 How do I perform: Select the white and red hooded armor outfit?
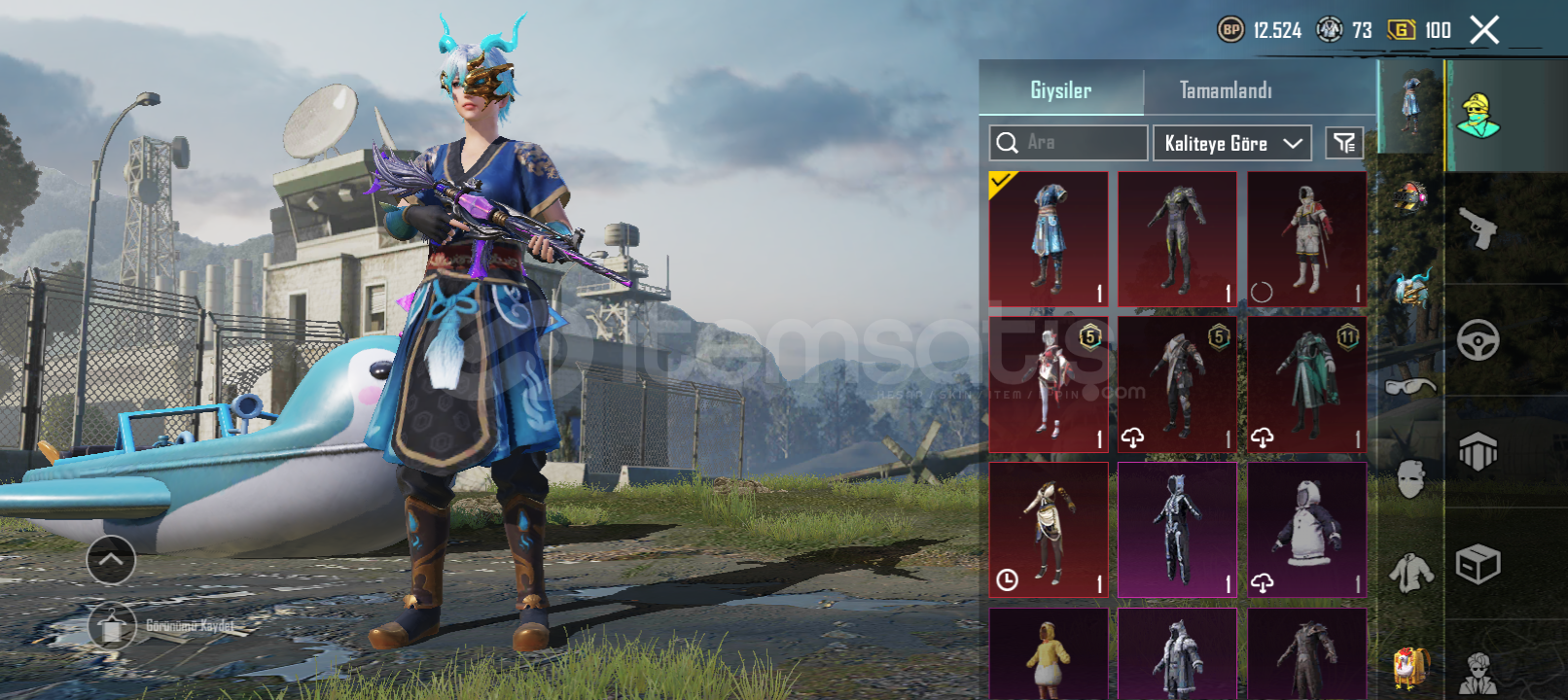(x=1306, y=239)
